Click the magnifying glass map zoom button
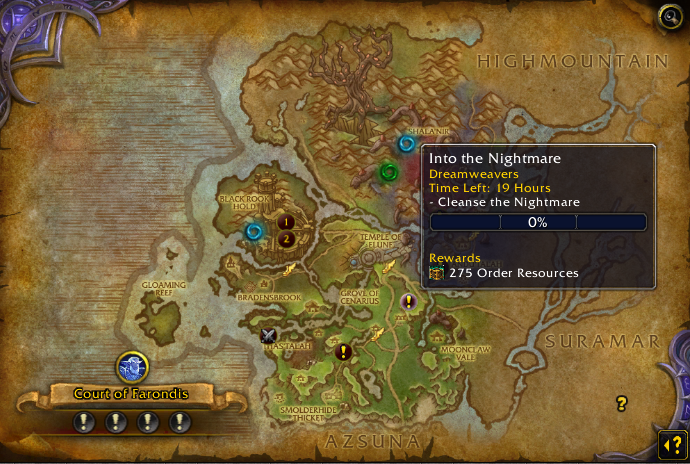 coord(669,16)
